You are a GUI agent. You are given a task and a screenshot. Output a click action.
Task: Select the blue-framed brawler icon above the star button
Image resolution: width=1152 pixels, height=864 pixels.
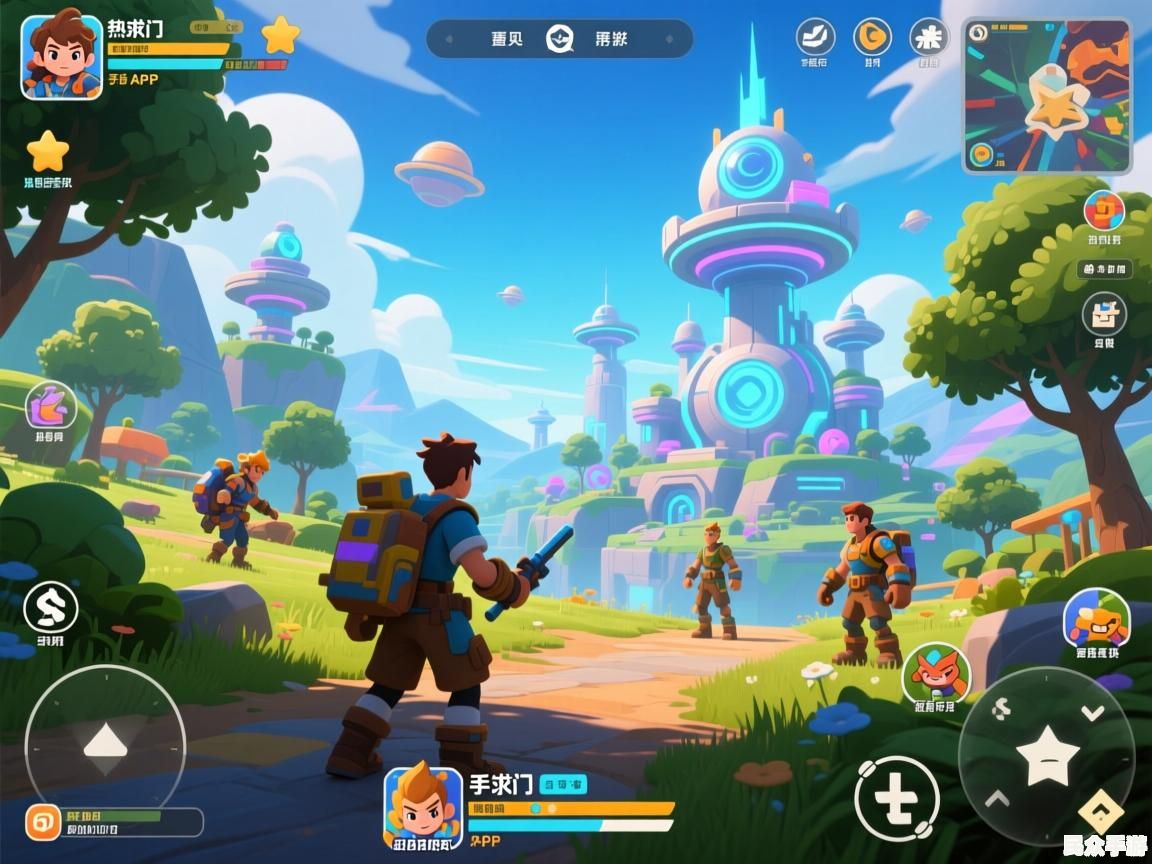pyautogui.click(x=1096, y=619)
